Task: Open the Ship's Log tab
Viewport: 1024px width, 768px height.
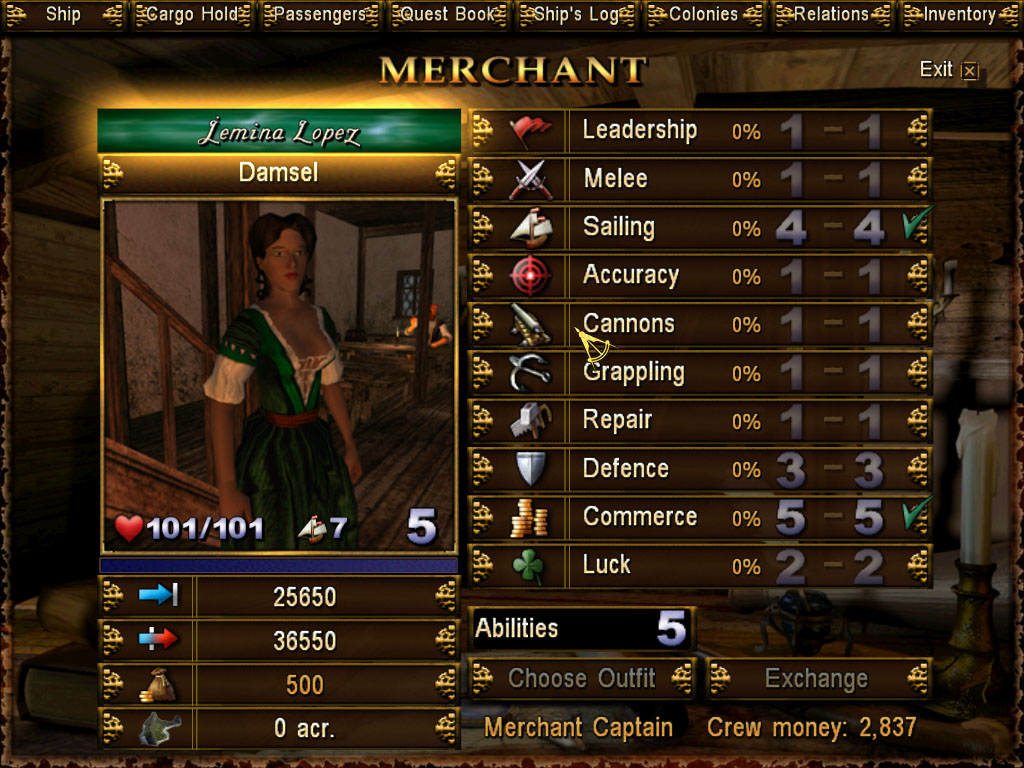Action: click(x=575, y=15)
